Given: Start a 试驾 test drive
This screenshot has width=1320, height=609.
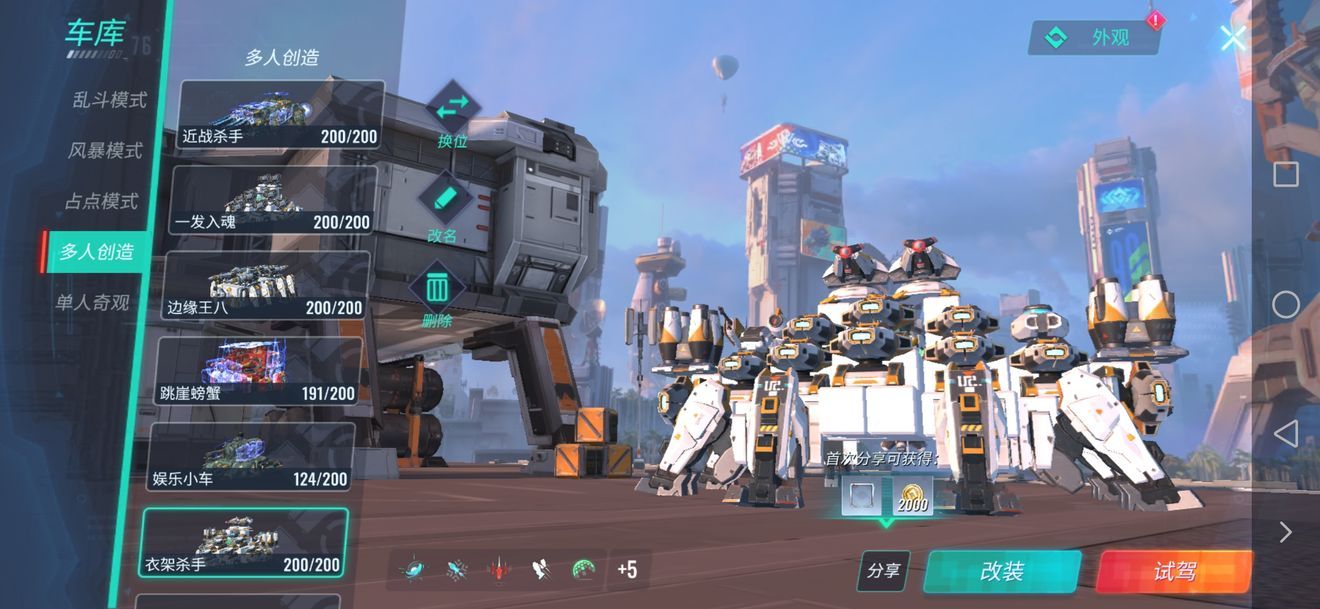Looking at the screenshot, I should pyautogui.click(x=1174, y=572).
